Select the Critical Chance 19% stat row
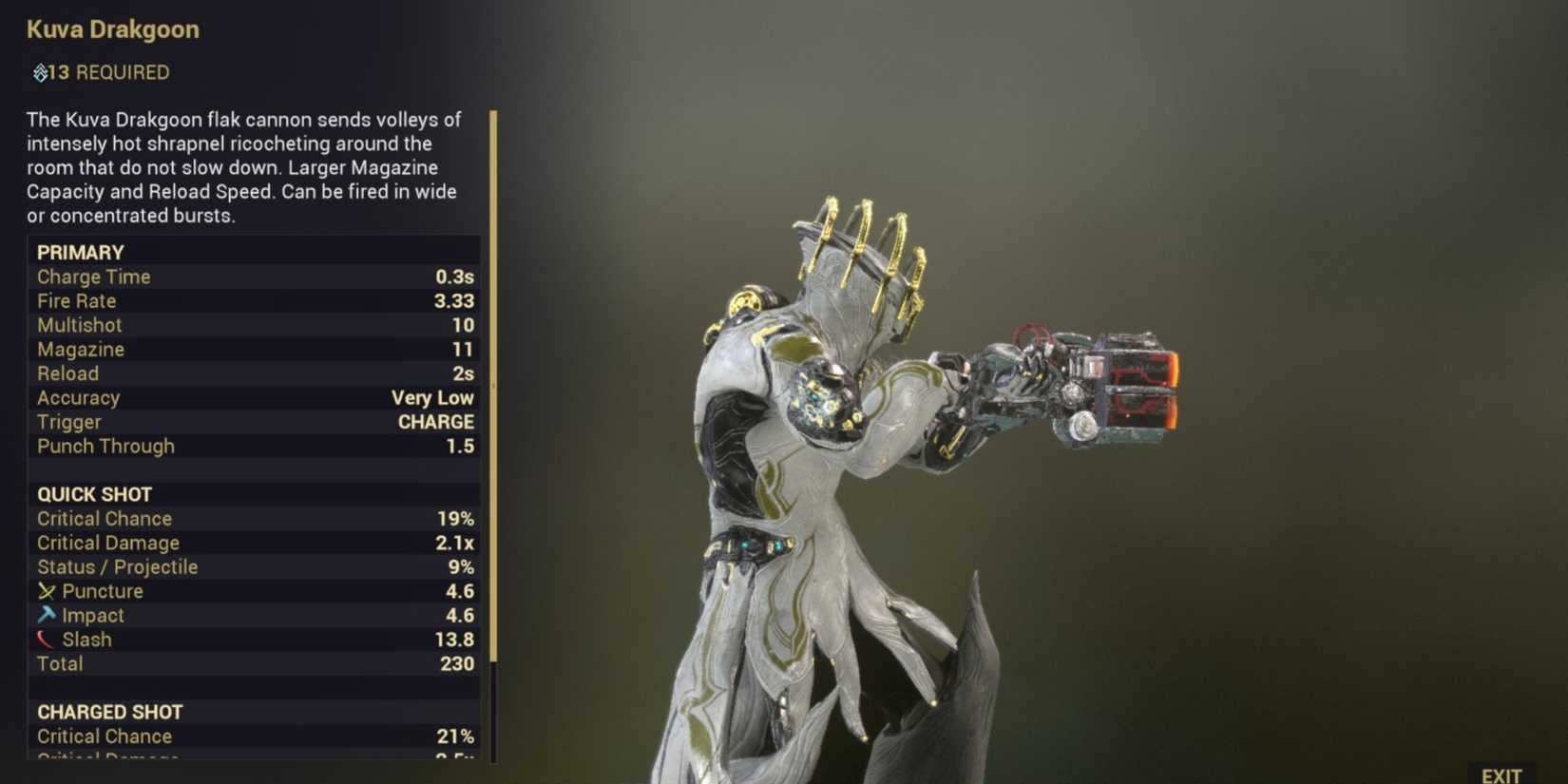 tap(252, 518)
